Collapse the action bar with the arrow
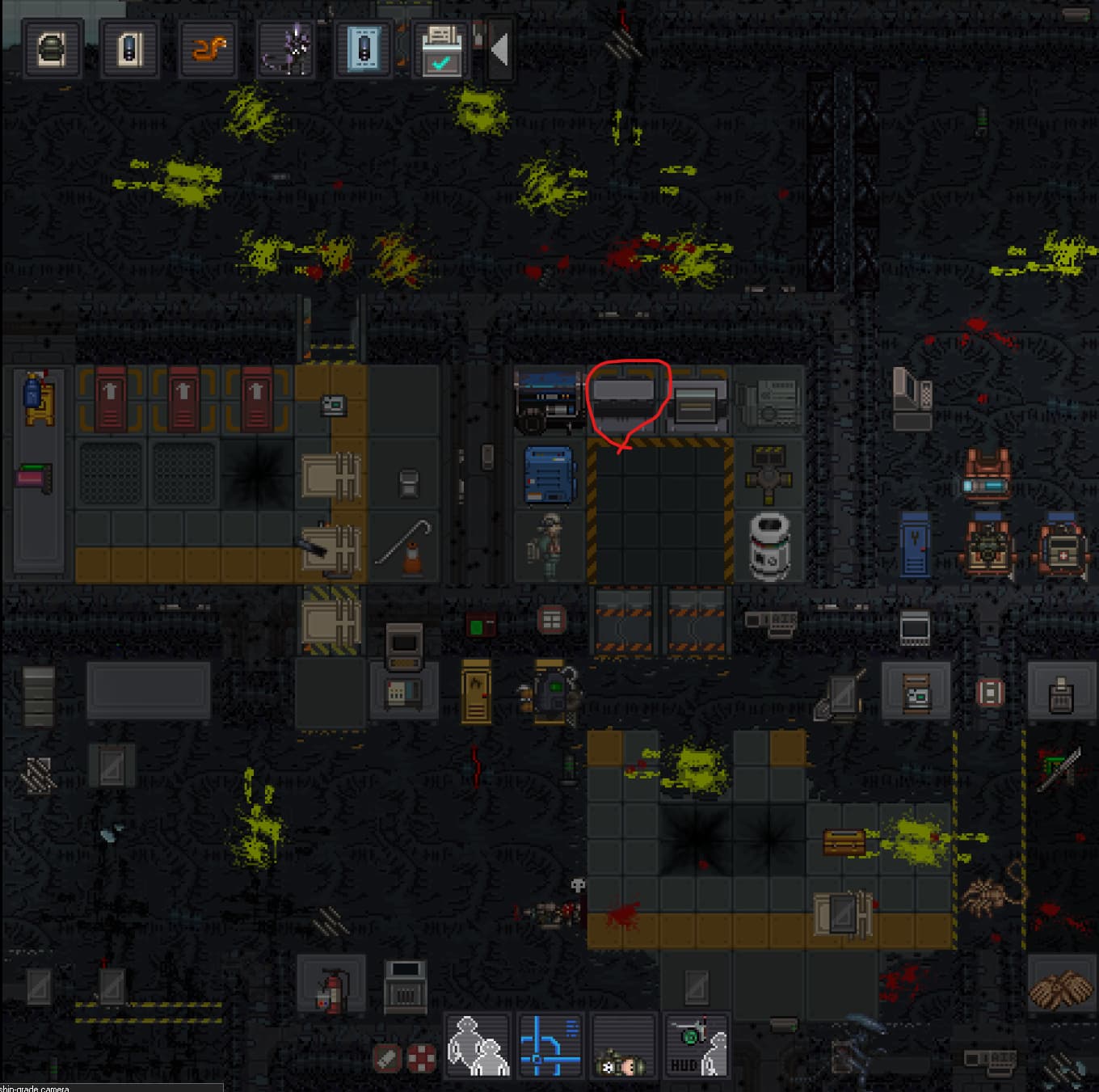The width and height of the screenshot is (1099, 1092). 499,49
